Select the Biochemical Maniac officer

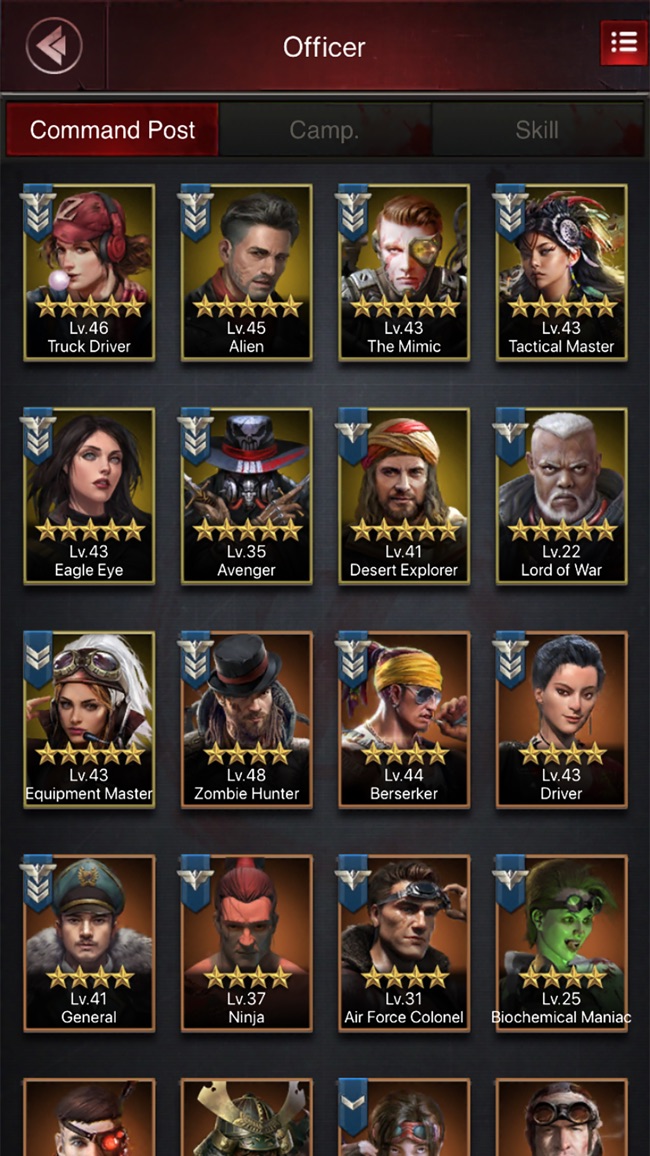tap(561, 943)
